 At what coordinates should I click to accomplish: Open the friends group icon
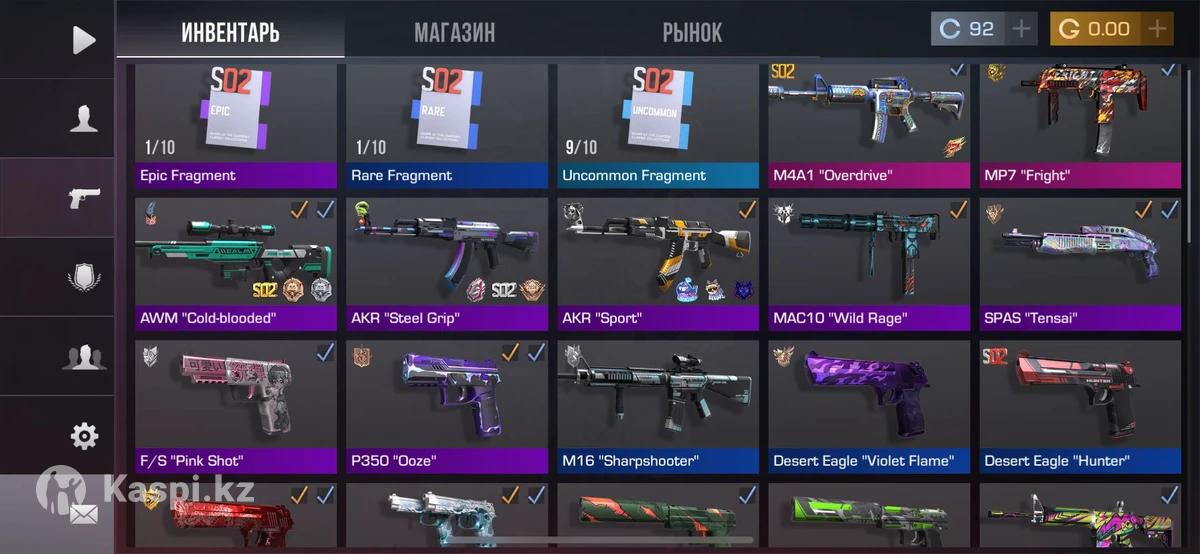coord(84,356)
